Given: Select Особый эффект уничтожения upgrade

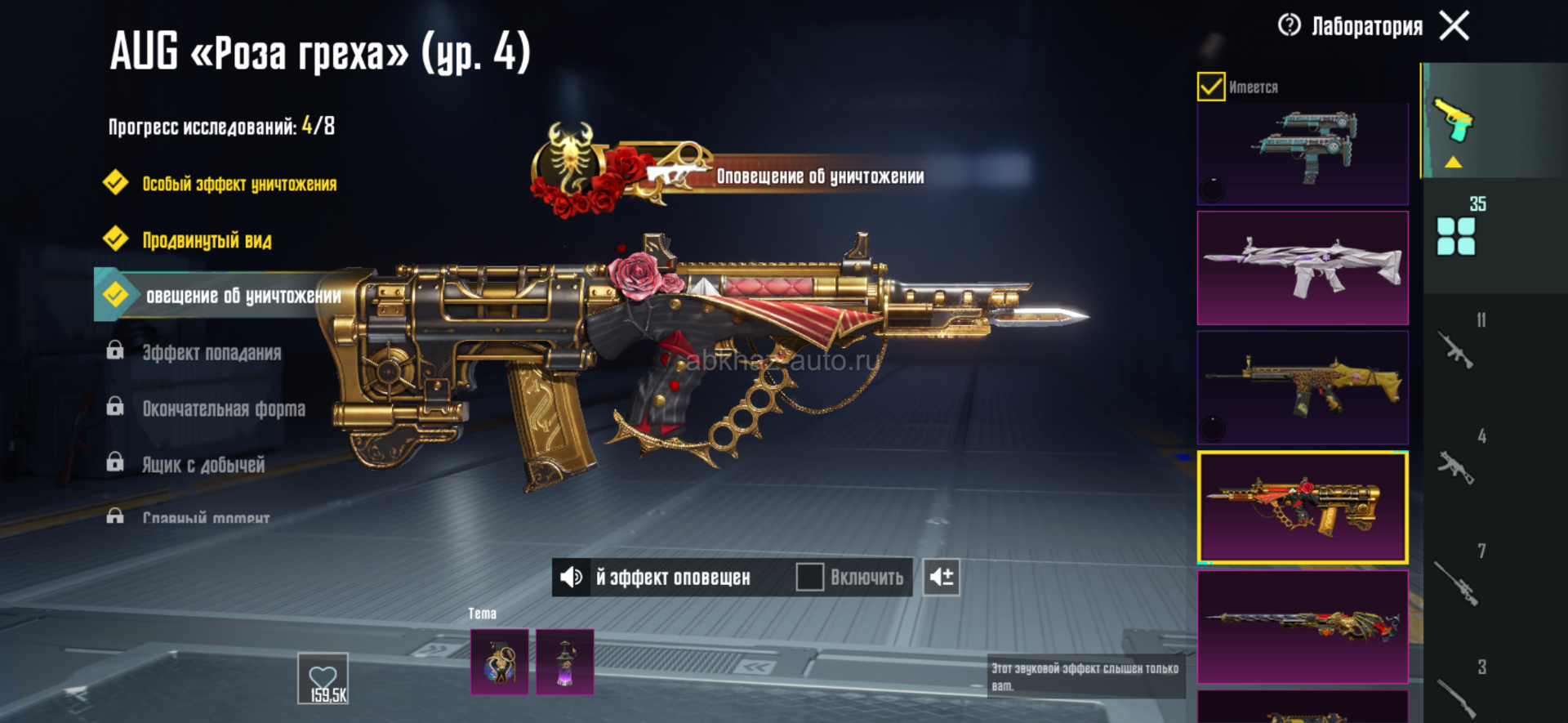Looking at the screenshot, I should coord(238,184).
